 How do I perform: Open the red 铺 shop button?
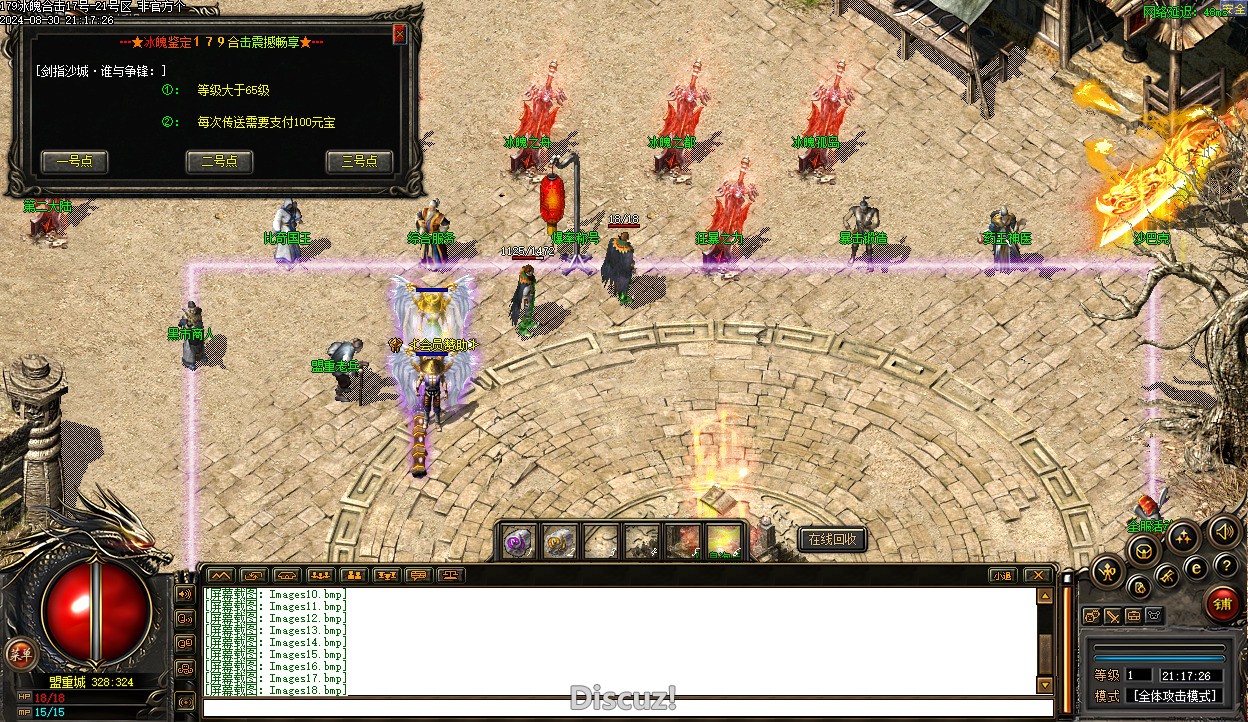coord(1221,603)
